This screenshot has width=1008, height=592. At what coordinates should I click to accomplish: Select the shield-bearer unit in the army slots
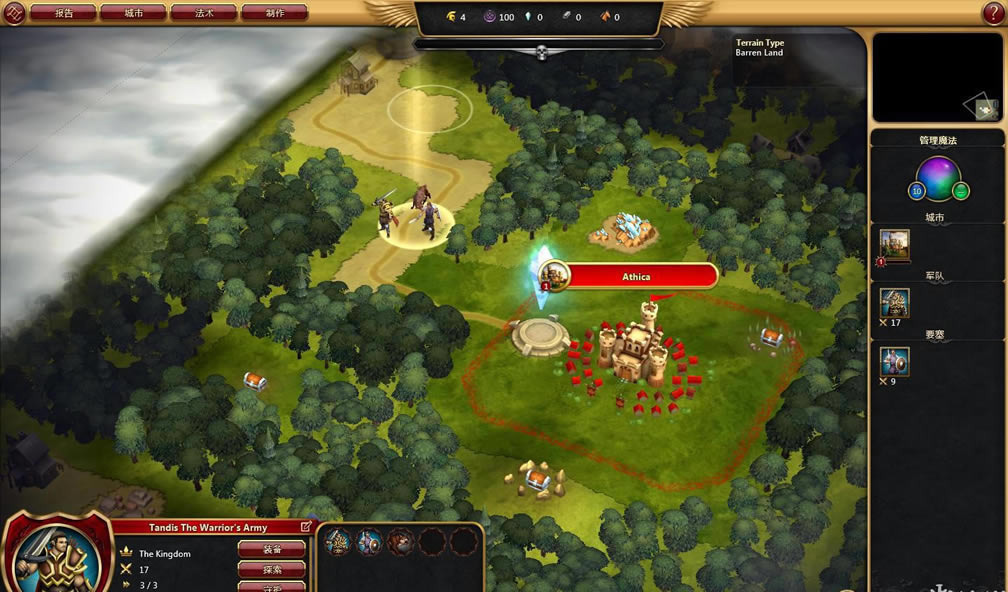point(369,542)
